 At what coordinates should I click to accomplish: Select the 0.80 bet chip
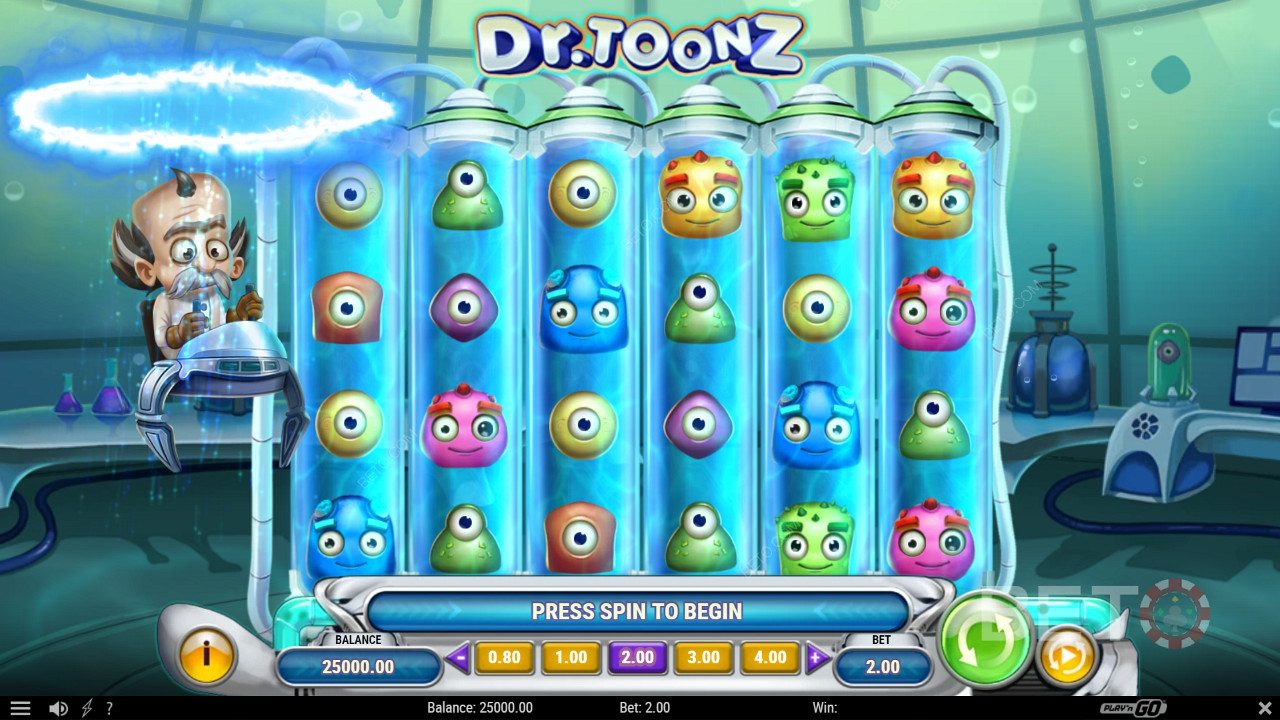(504, 657)
